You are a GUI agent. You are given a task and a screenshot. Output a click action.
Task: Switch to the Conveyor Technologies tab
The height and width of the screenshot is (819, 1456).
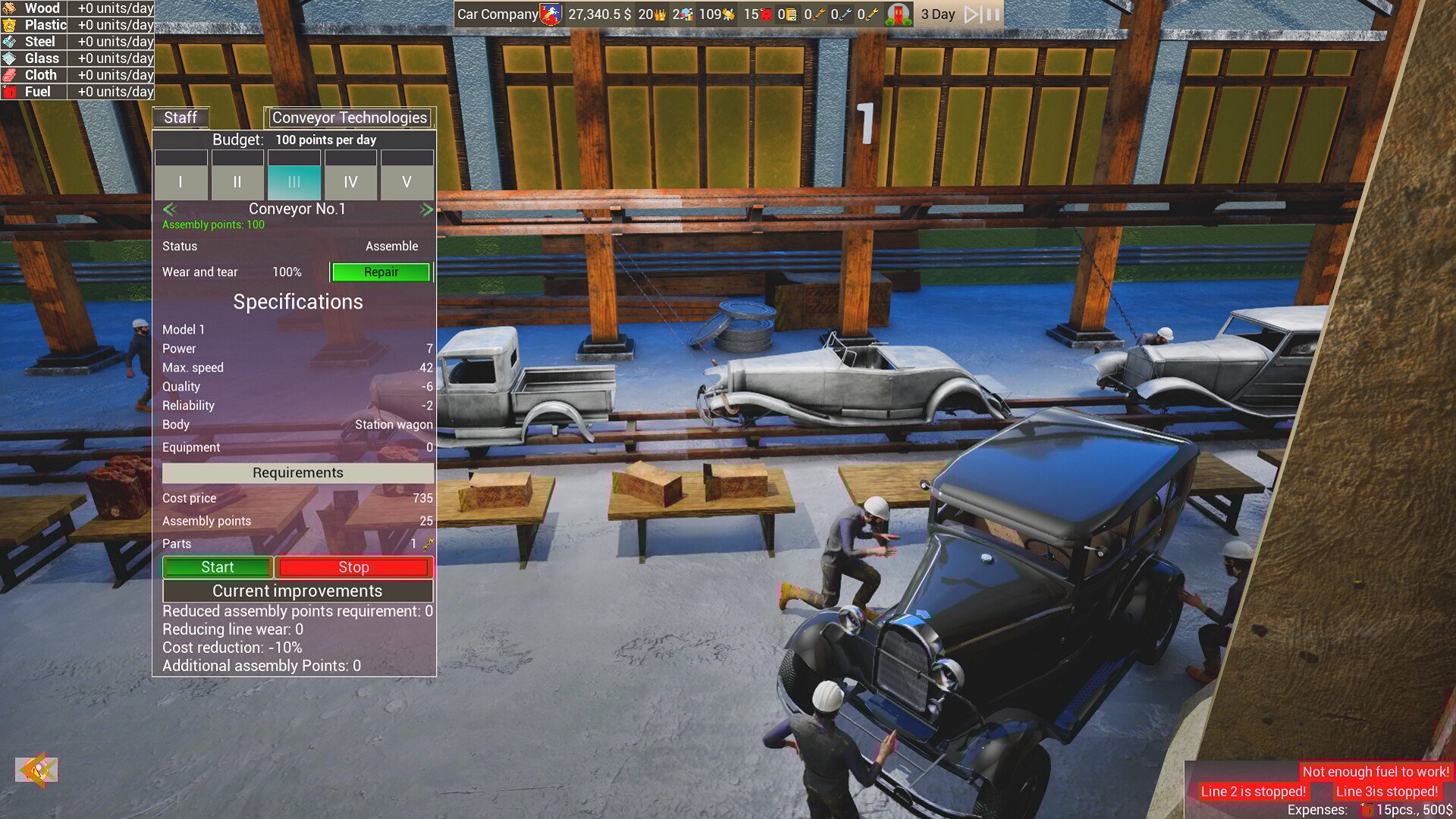[351, 118]
